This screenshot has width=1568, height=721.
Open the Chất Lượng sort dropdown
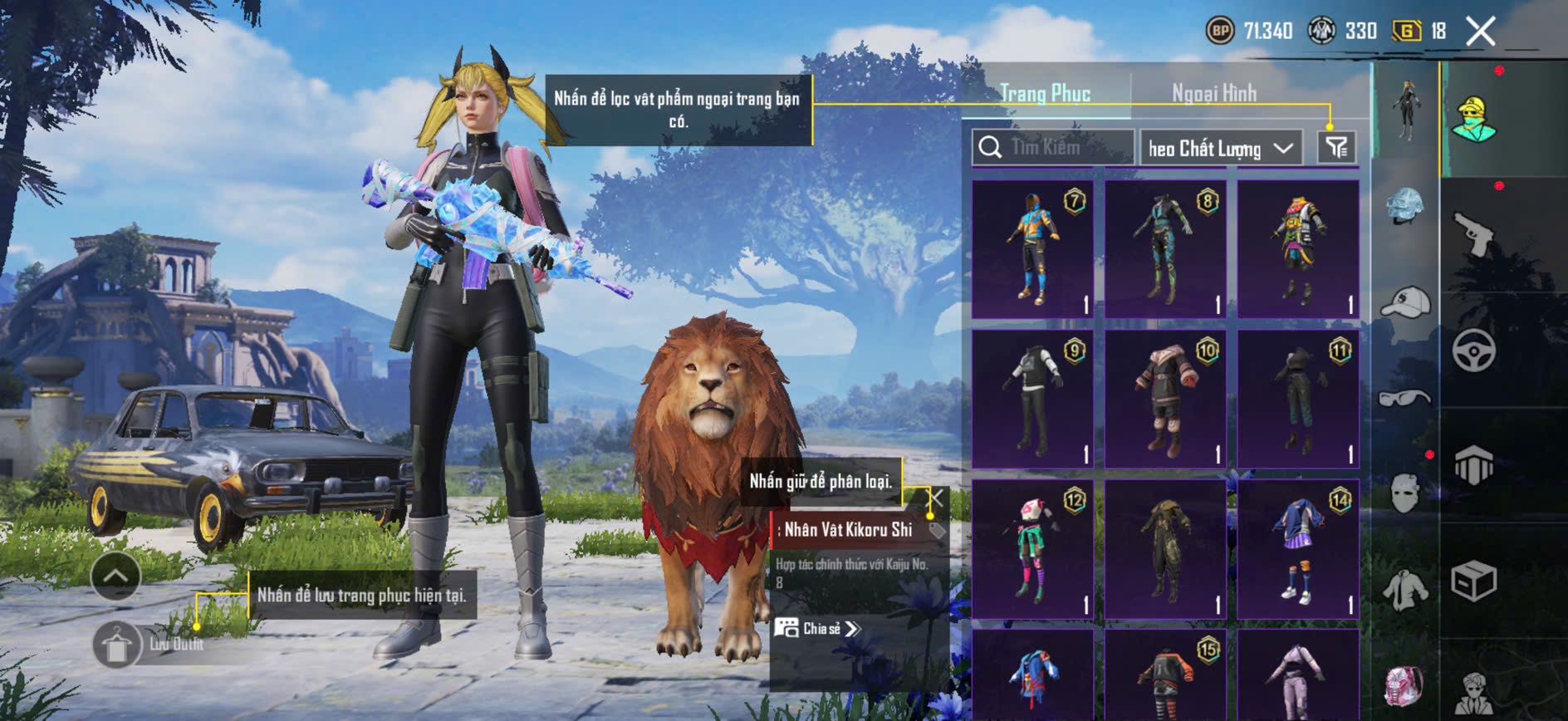pos(1220,149)
